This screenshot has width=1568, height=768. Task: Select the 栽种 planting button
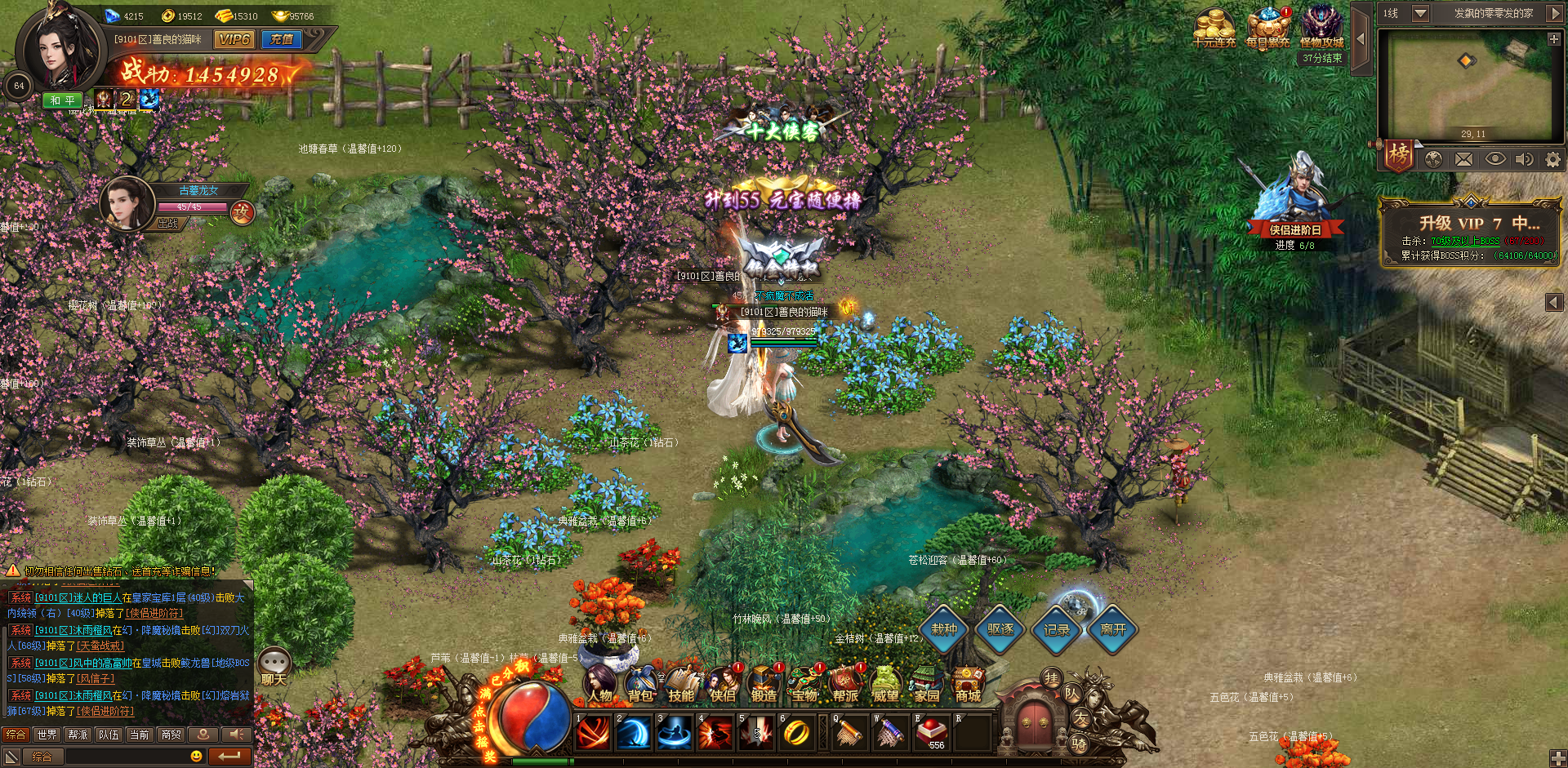[945, 629]
